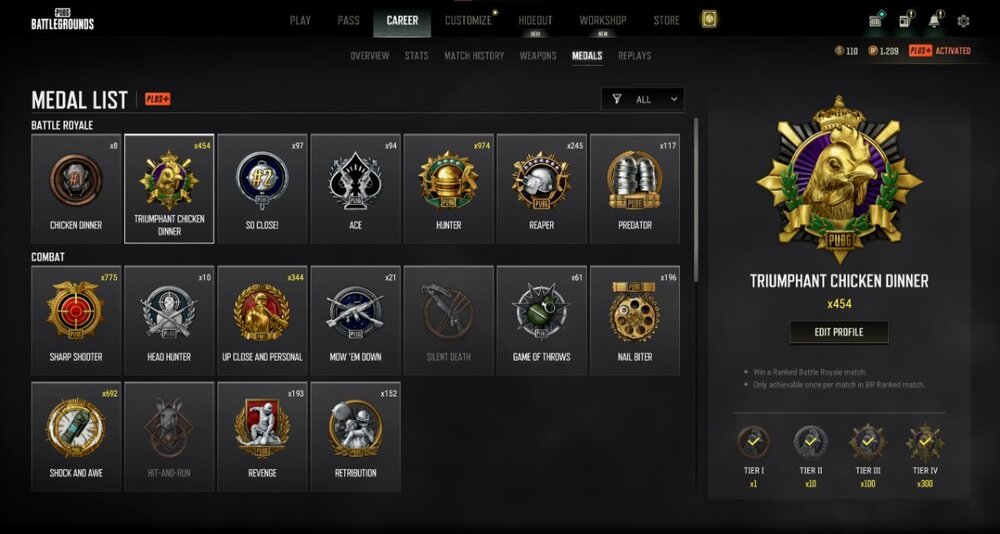Check the notifications bell icon
The height and width of the screenshot is (534, 1000).
point(935,21)
